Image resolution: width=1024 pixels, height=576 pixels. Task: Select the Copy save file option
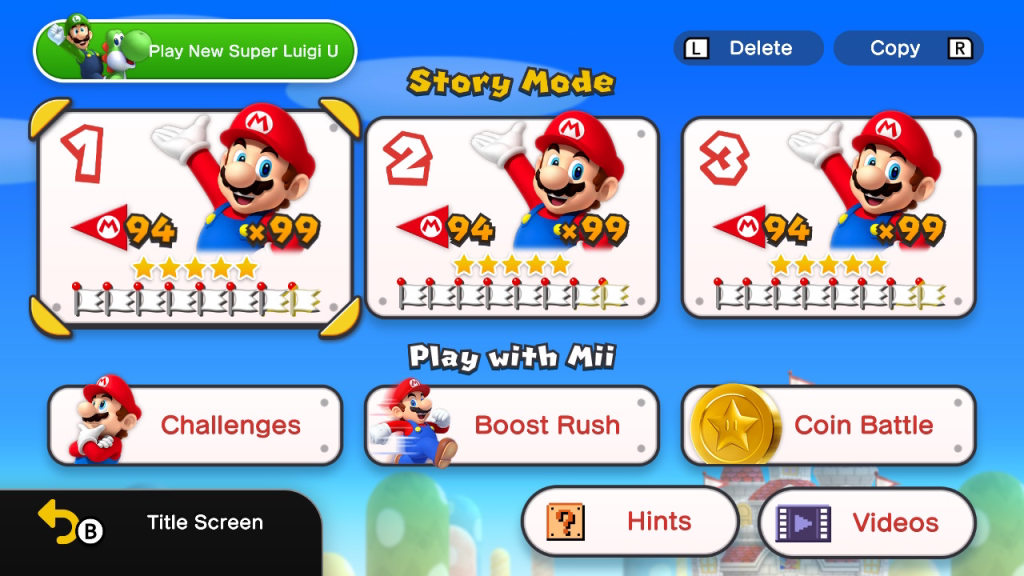click(908, 48)
